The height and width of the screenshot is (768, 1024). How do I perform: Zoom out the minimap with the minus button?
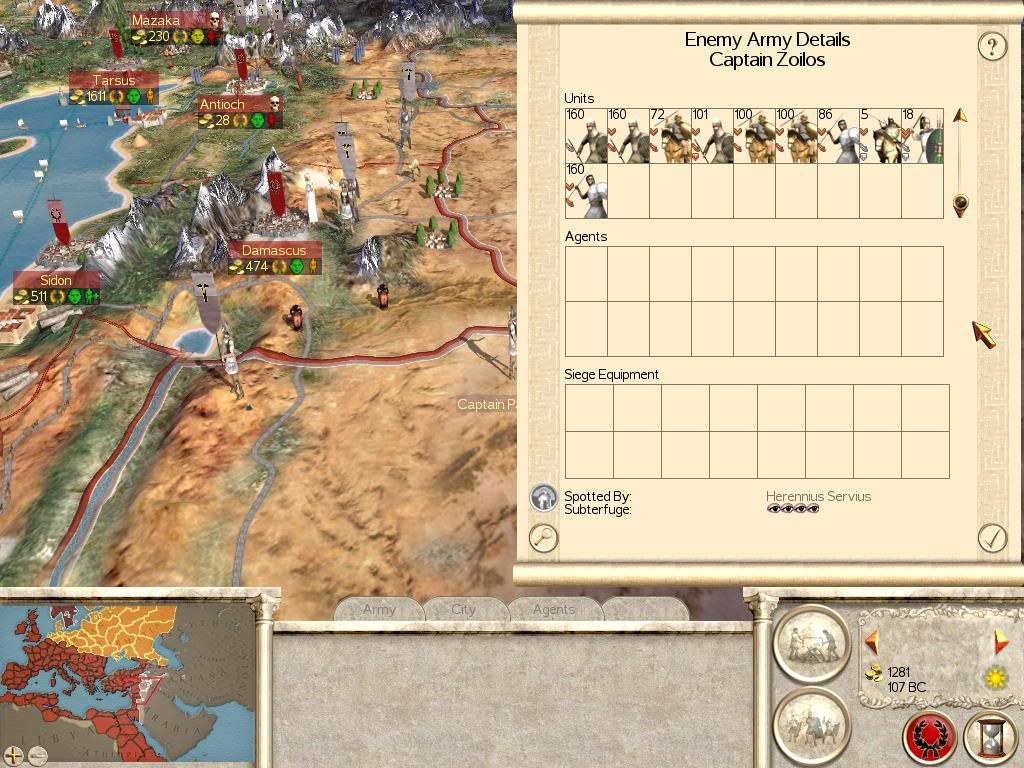35,754
